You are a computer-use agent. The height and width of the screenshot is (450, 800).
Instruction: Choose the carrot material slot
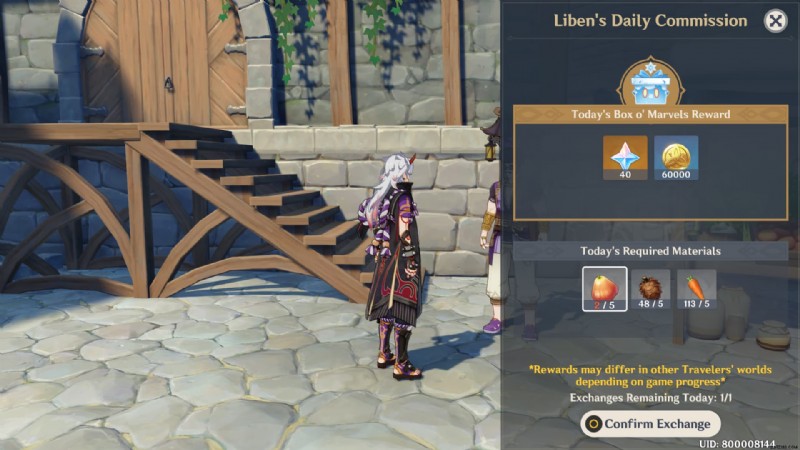tap(696, 289)
